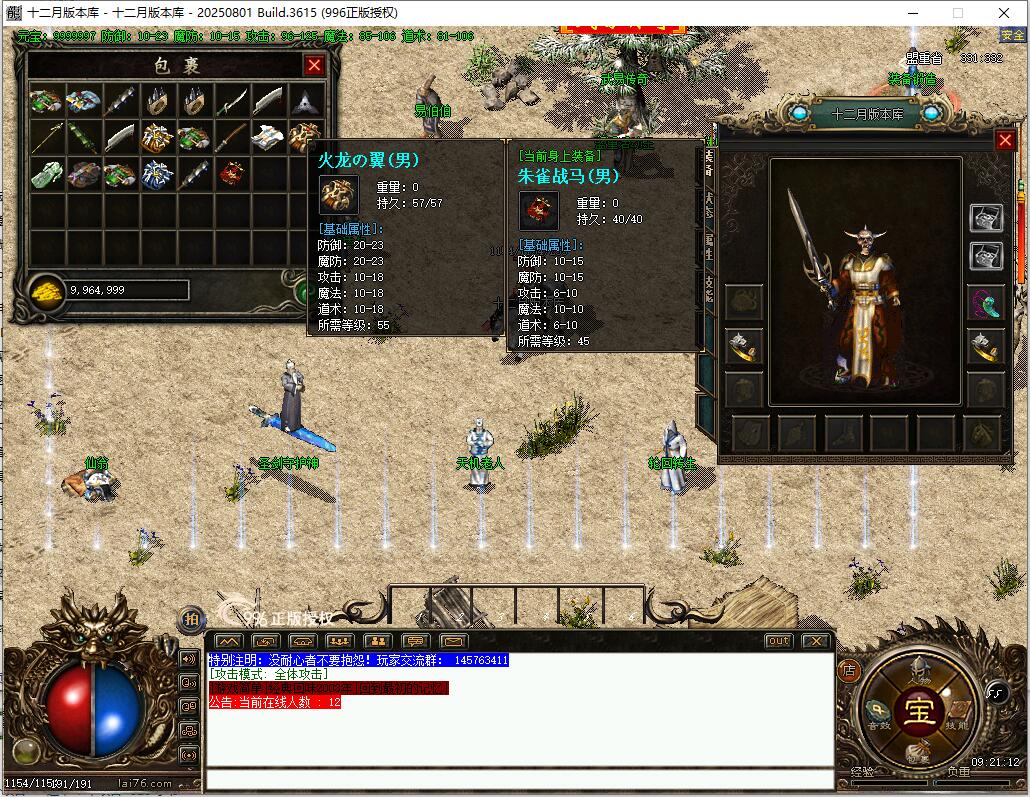Select the long spear in the bag
1030x797 pixels.
coord(46,137)
